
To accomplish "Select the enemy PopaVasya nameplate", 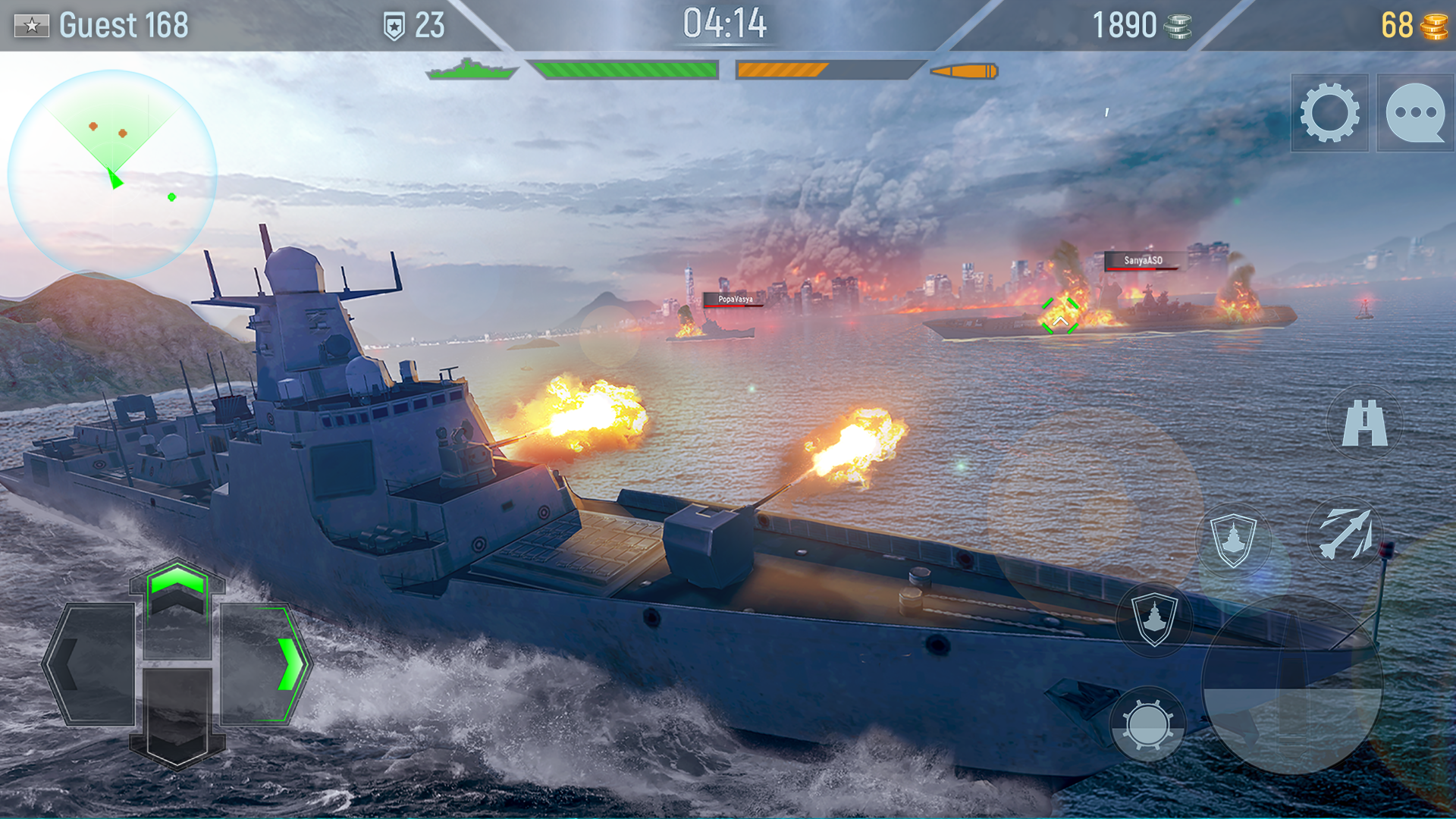I will click(733, 301).
